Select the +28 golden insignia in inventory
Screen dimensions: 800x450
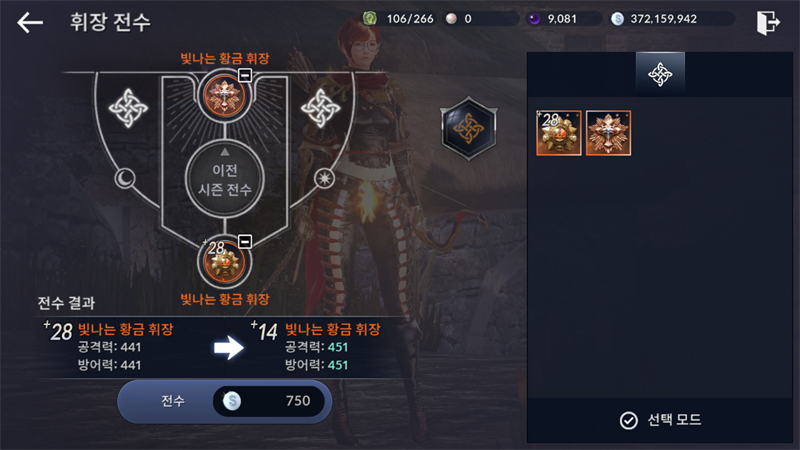[x=558, y=133]
